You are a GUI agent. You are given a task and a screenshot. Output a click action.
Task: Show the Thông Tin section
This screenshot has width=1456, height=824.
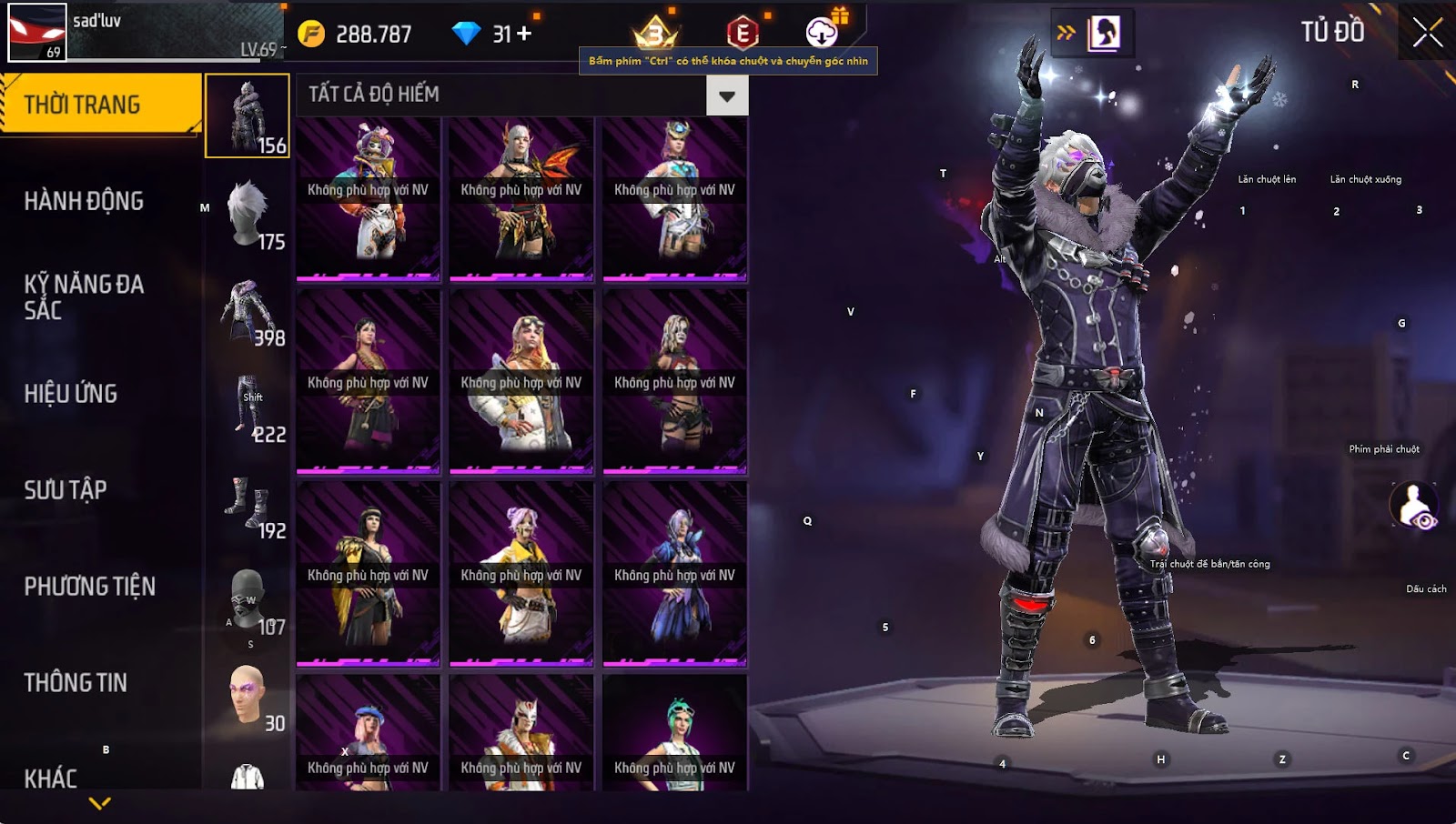pos(76,683)
